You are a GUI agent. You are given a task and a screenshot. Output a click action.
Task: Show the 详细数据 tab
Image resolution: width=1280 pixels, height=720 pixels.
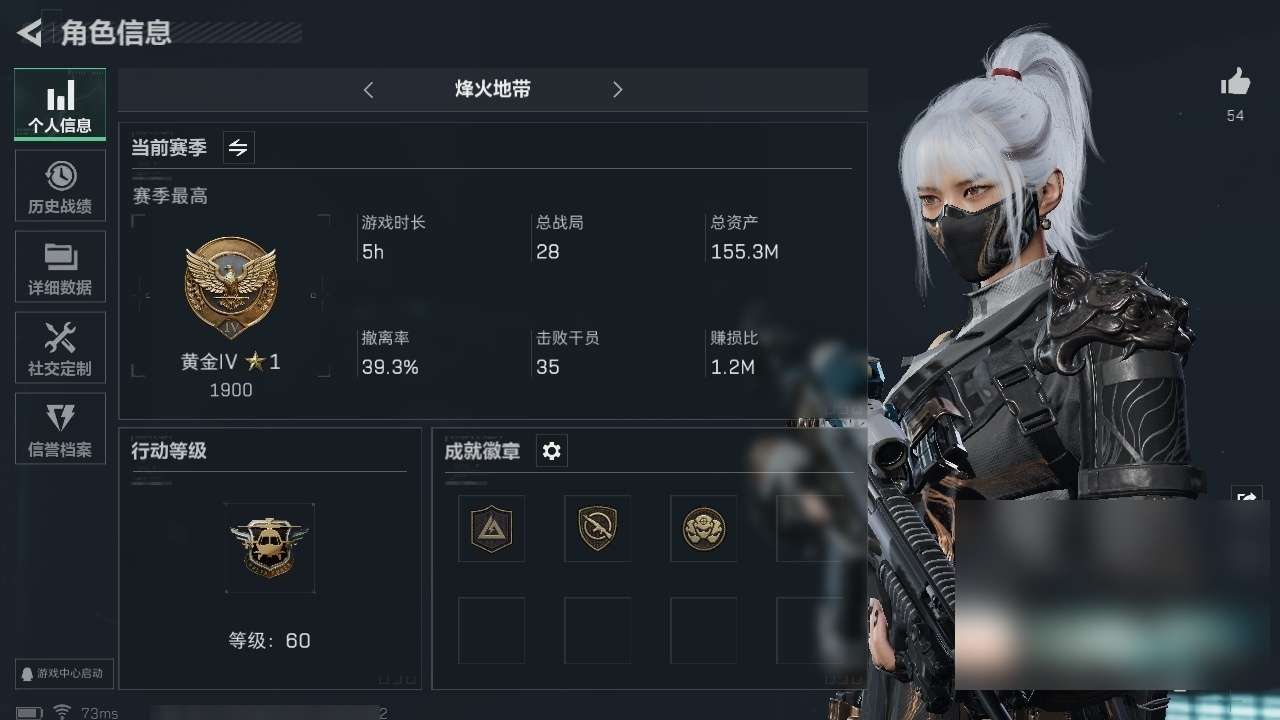[x=60, y=267]
